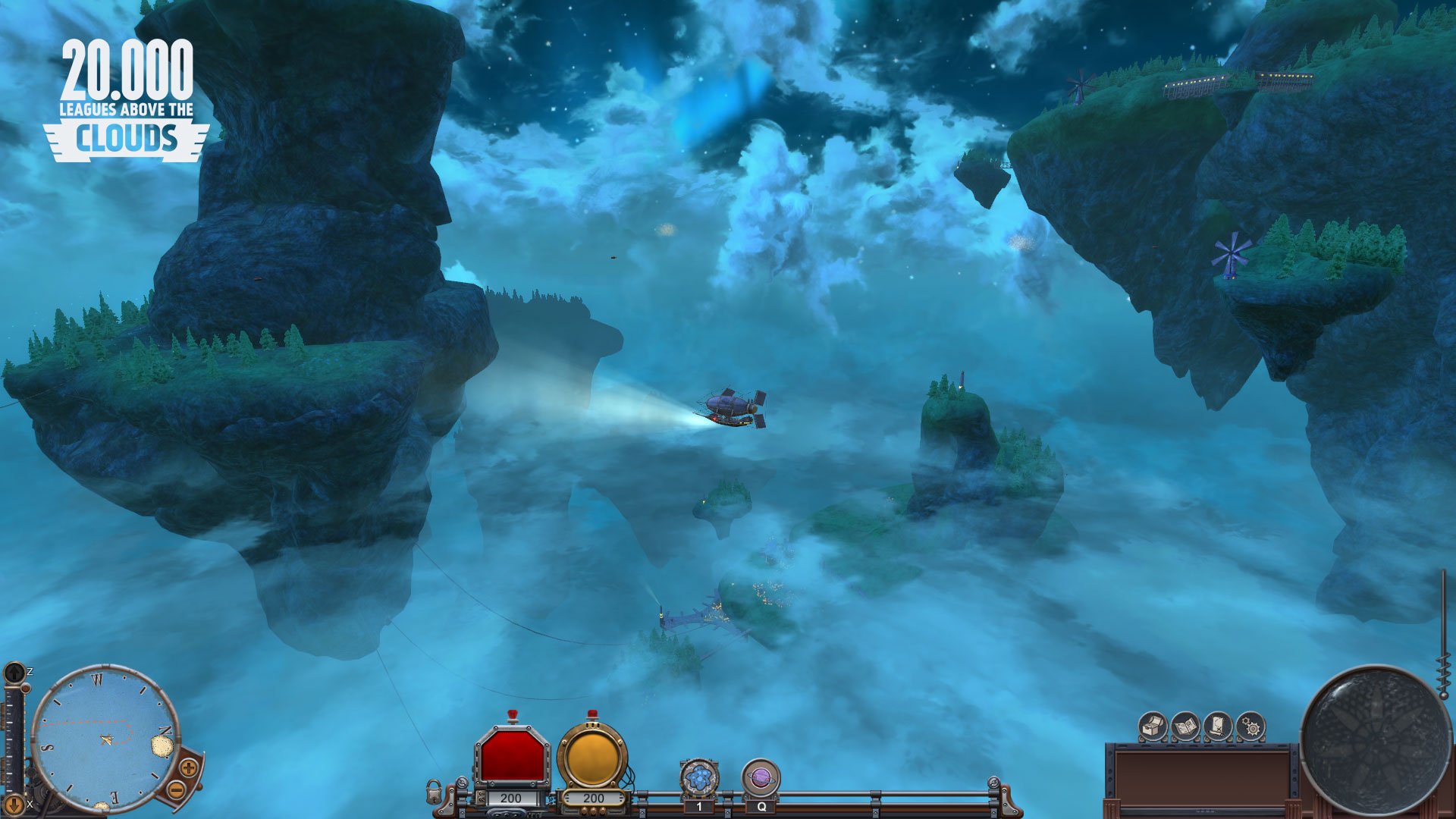Open the gears settings menu
Screen dimensions: 1456x819
(x=1250, y=726)
